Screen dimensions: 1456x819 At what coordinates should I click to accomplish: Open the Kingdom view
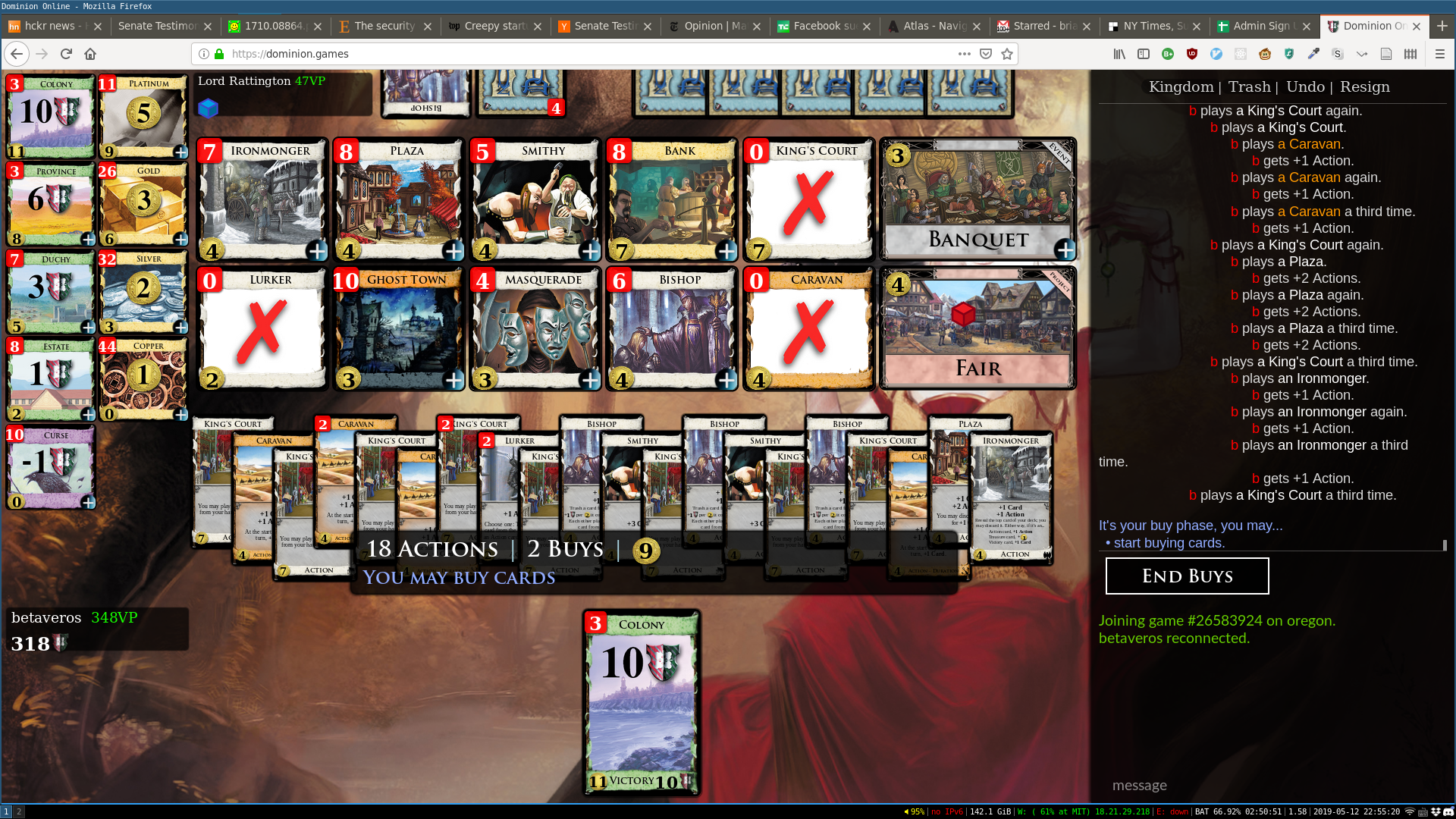coord(1181,87)
